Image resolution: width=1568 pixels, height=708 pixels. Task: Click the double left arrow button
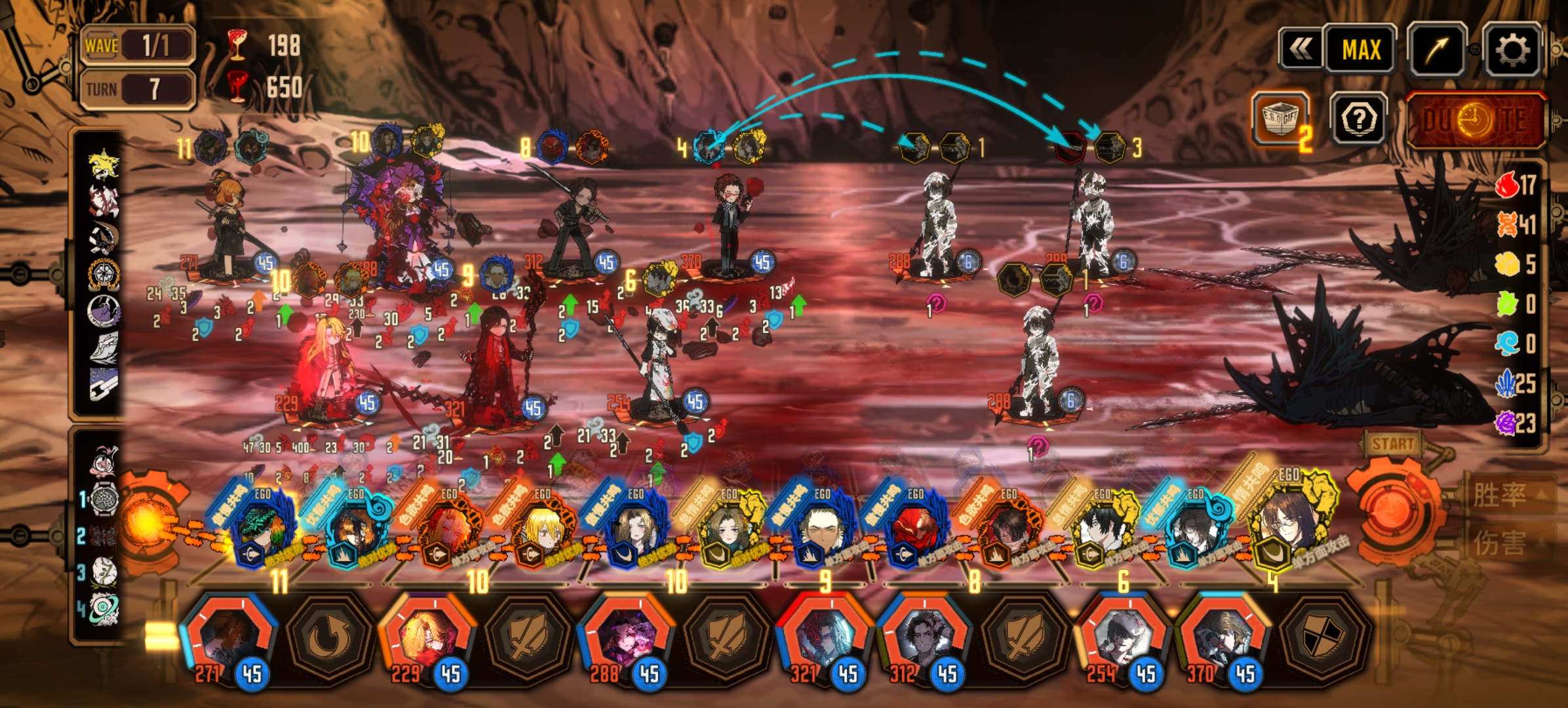[1301, 50]
